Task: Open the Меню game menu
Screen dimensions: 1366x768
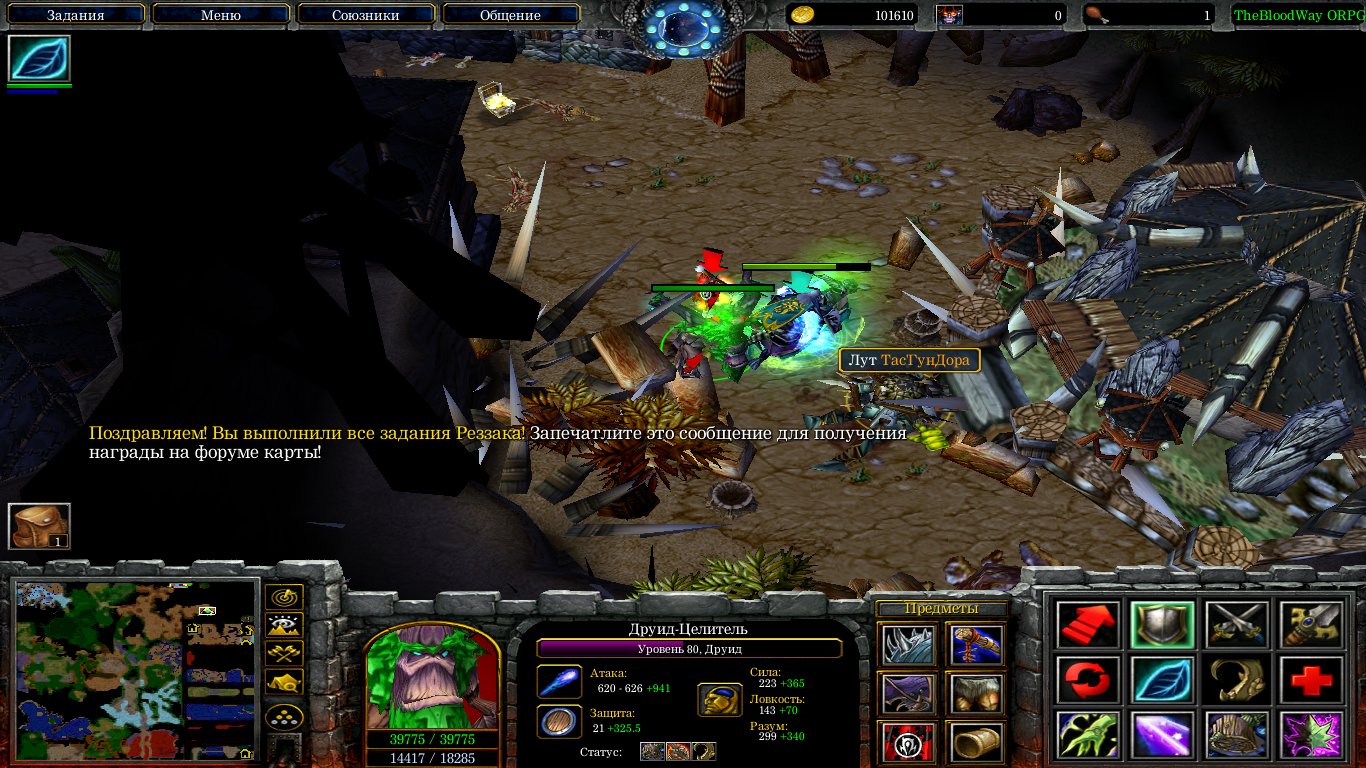Action: click(x=221, y=15)
